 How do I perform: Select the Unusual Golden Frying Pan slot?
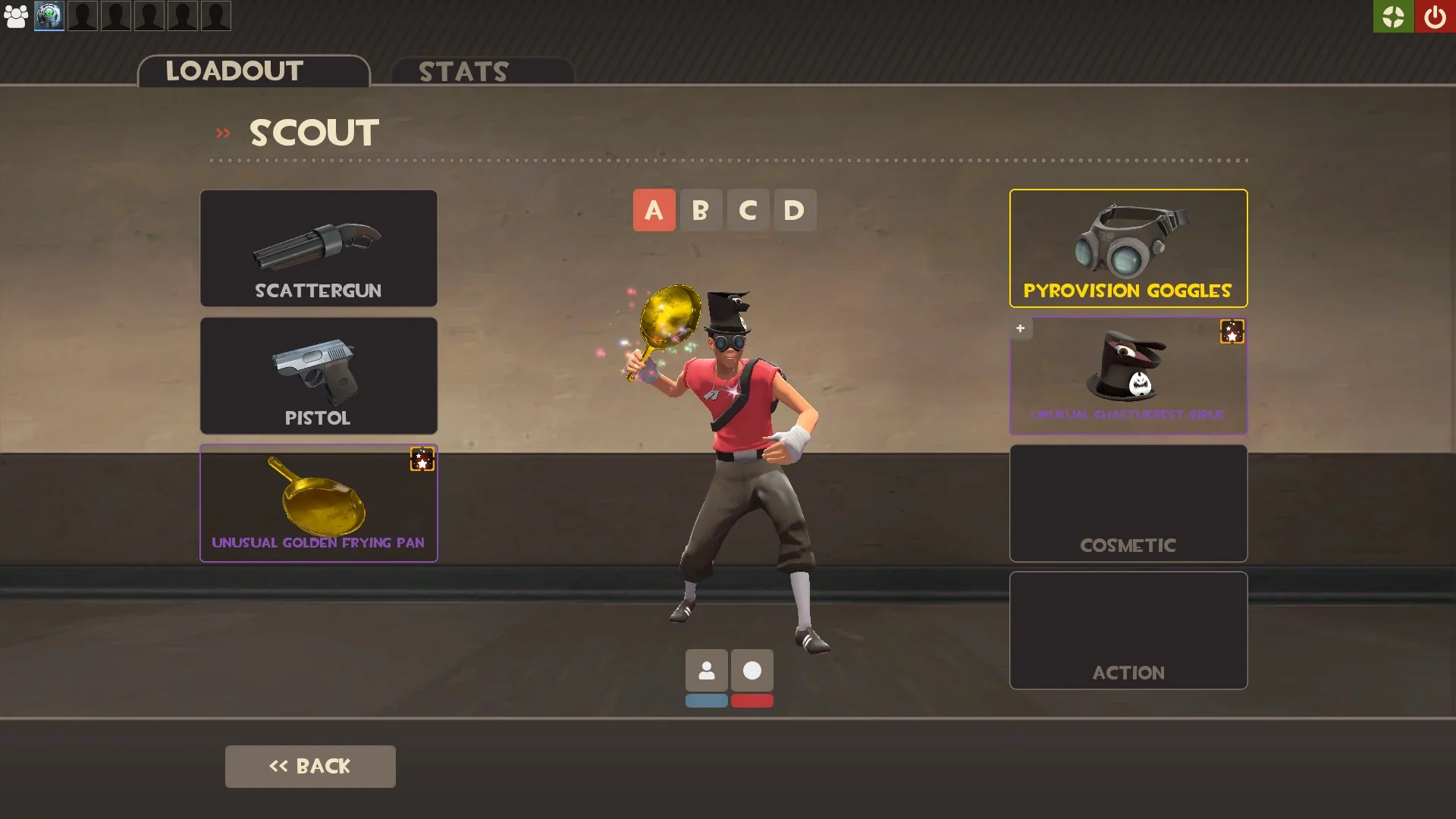tap(318, 503)
